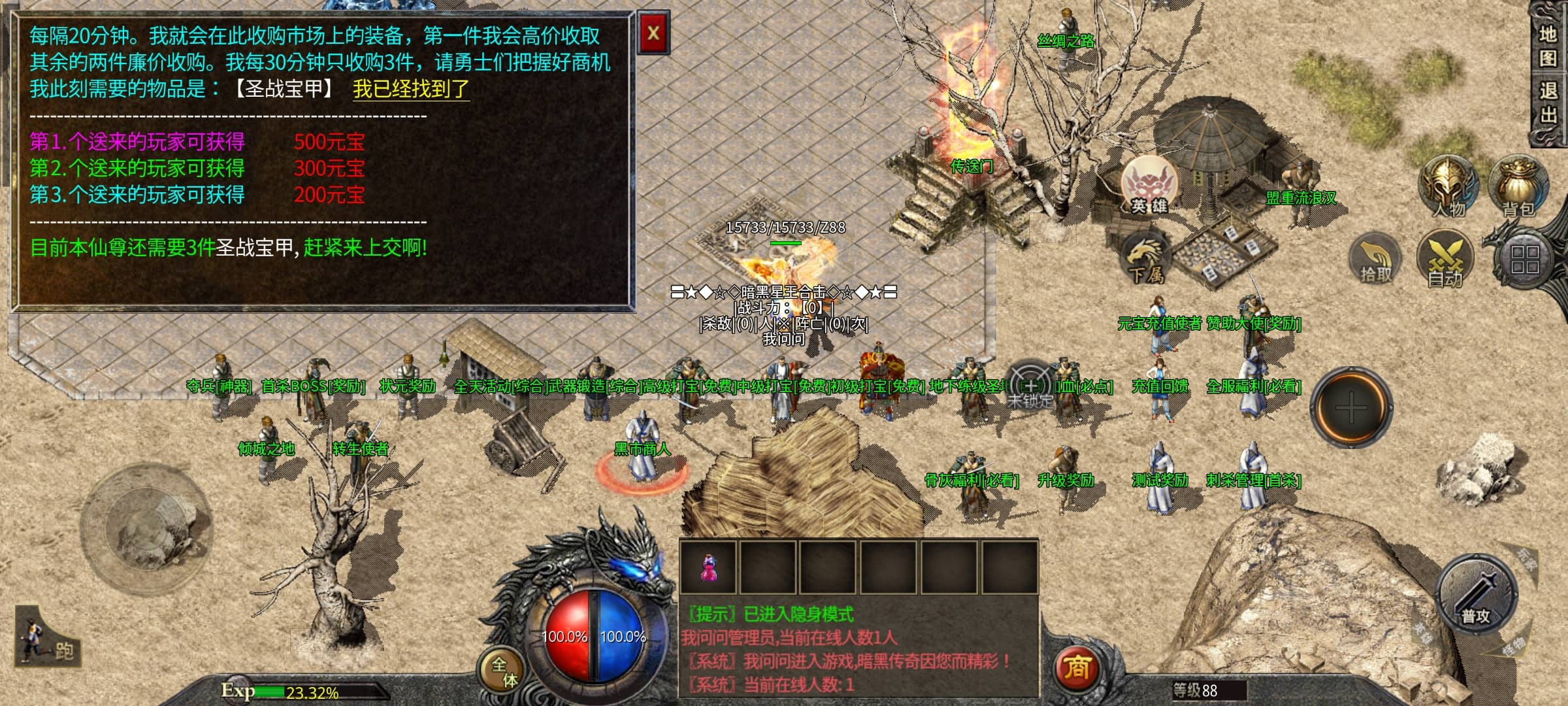Close the merchant dialogue with the X button

pyautogui.click(x=653, y=33)
